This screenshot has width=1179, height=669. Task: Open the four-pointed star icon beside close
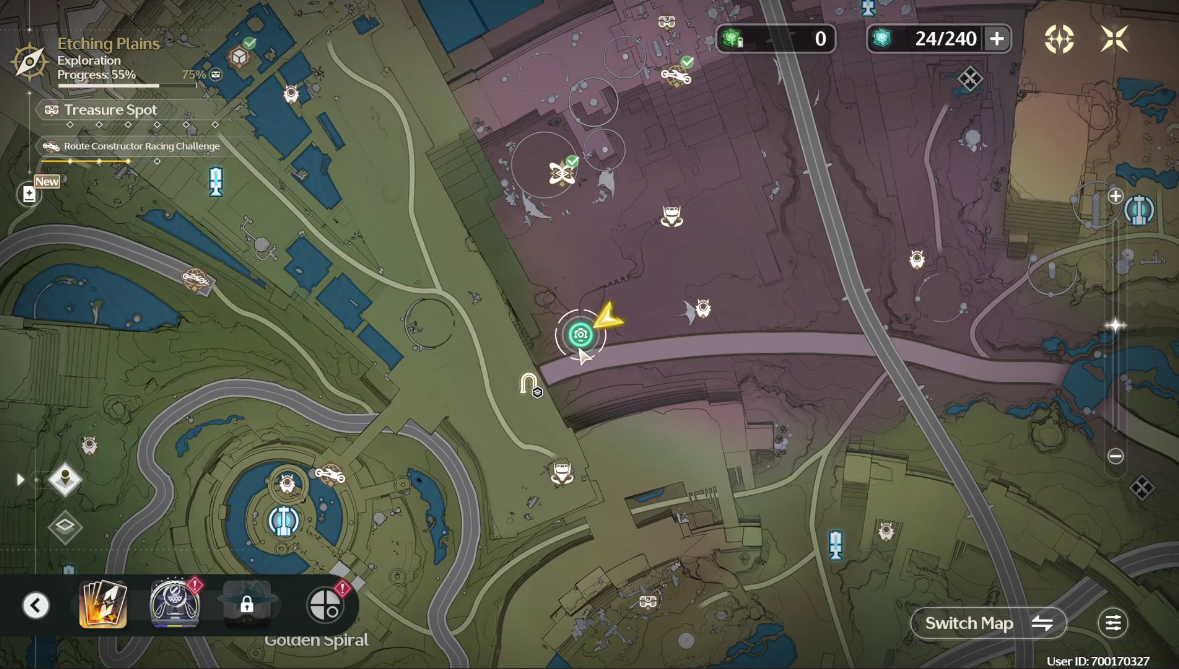point(1059,39)
